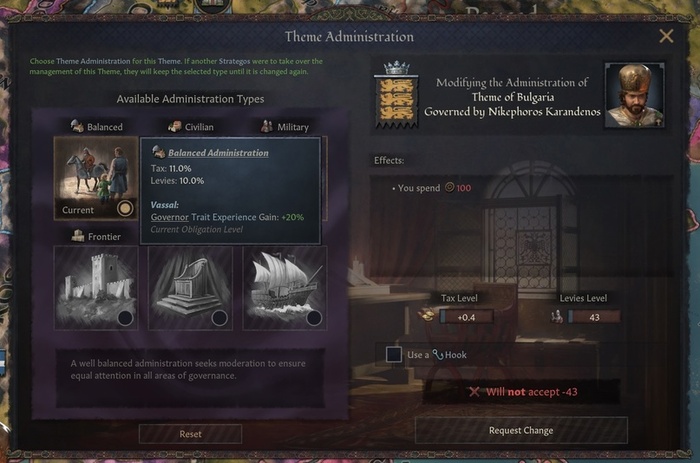Select the Balanced administration type tile
Screen dimensions: 700x463
(x=96, y=178)
